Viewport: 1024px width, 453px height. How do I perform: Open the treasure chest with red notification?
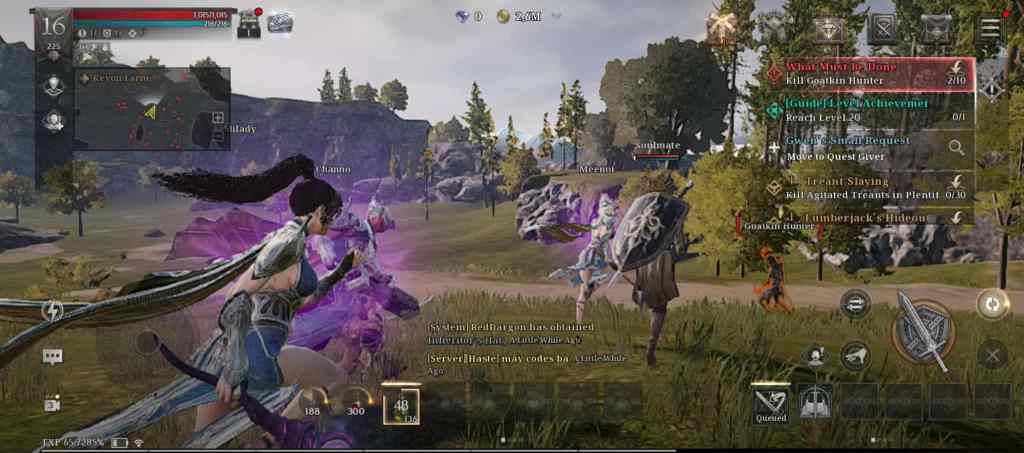pyautogui.click(x=249, y=24)
